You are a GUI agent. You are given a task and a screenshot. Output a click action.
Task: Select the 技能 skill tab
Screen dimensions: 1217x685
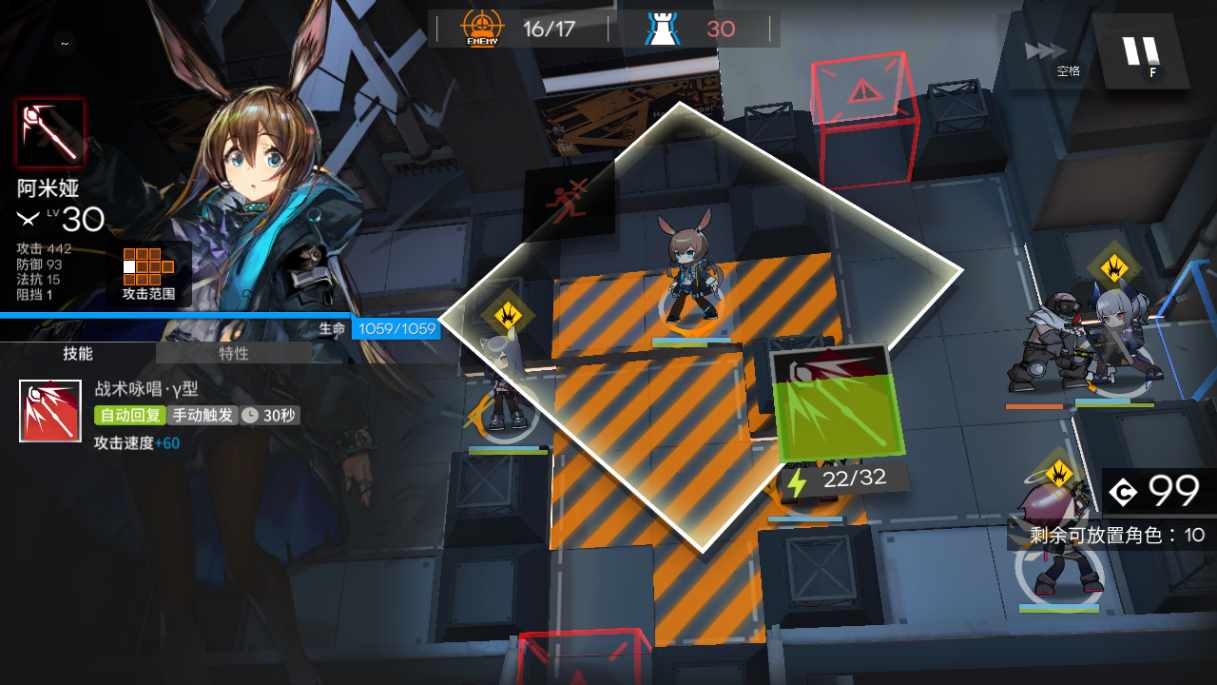[x=77, y=353]
